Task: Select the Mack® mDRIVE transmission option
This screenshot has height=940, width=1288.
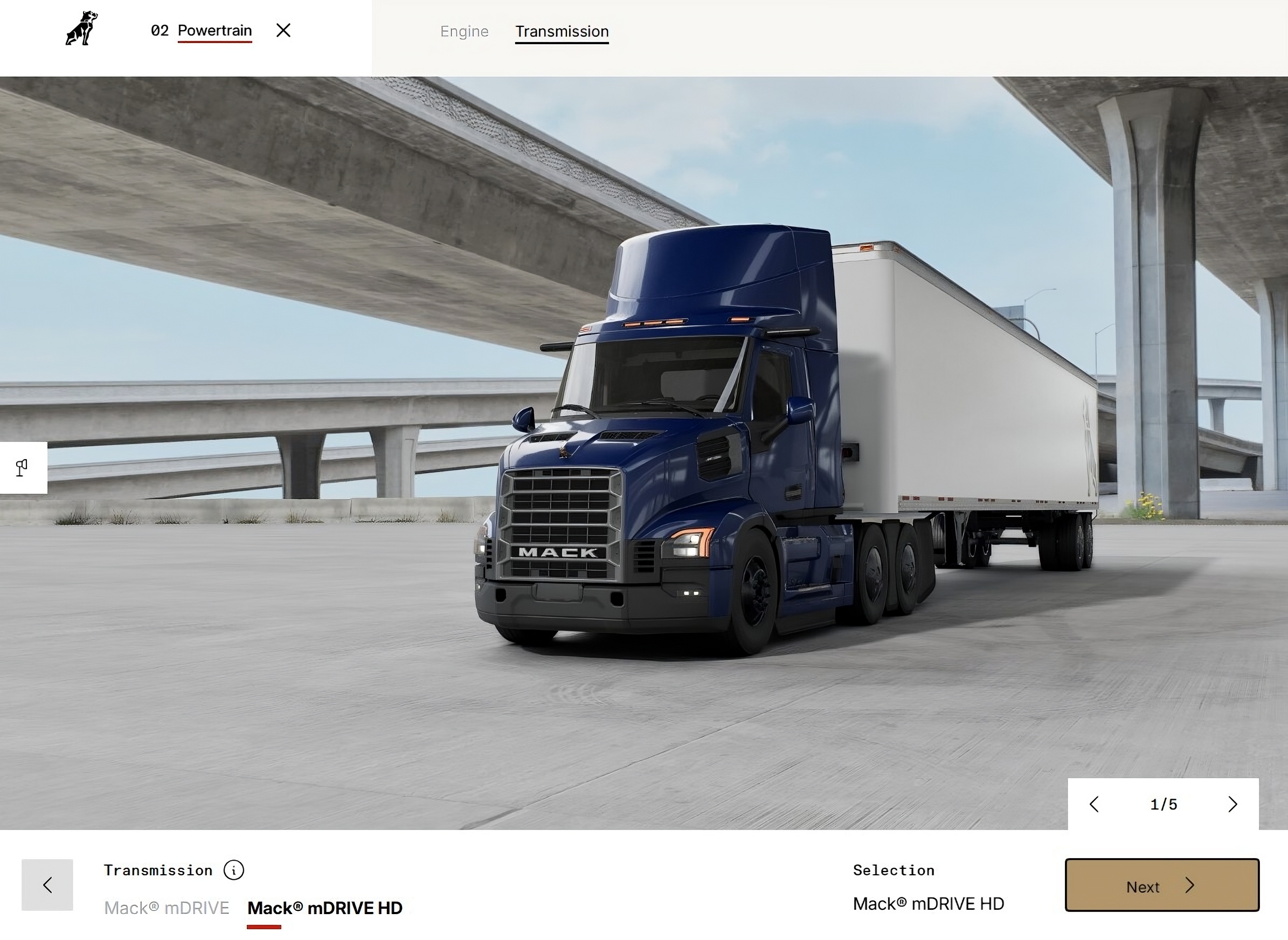Action: [x=167, y=908]
